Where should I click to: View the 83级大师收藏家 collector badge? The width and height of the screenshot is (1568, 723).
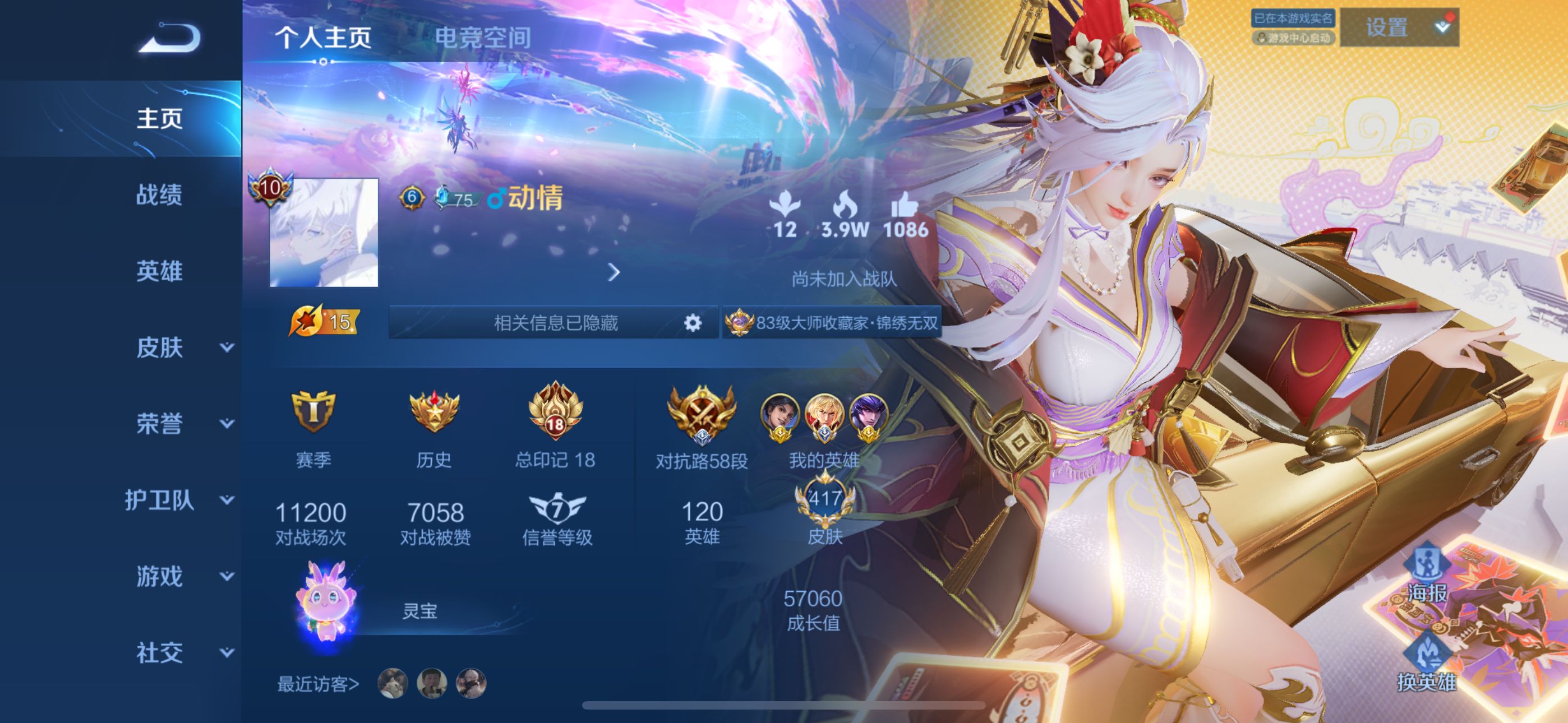[833, 323]
